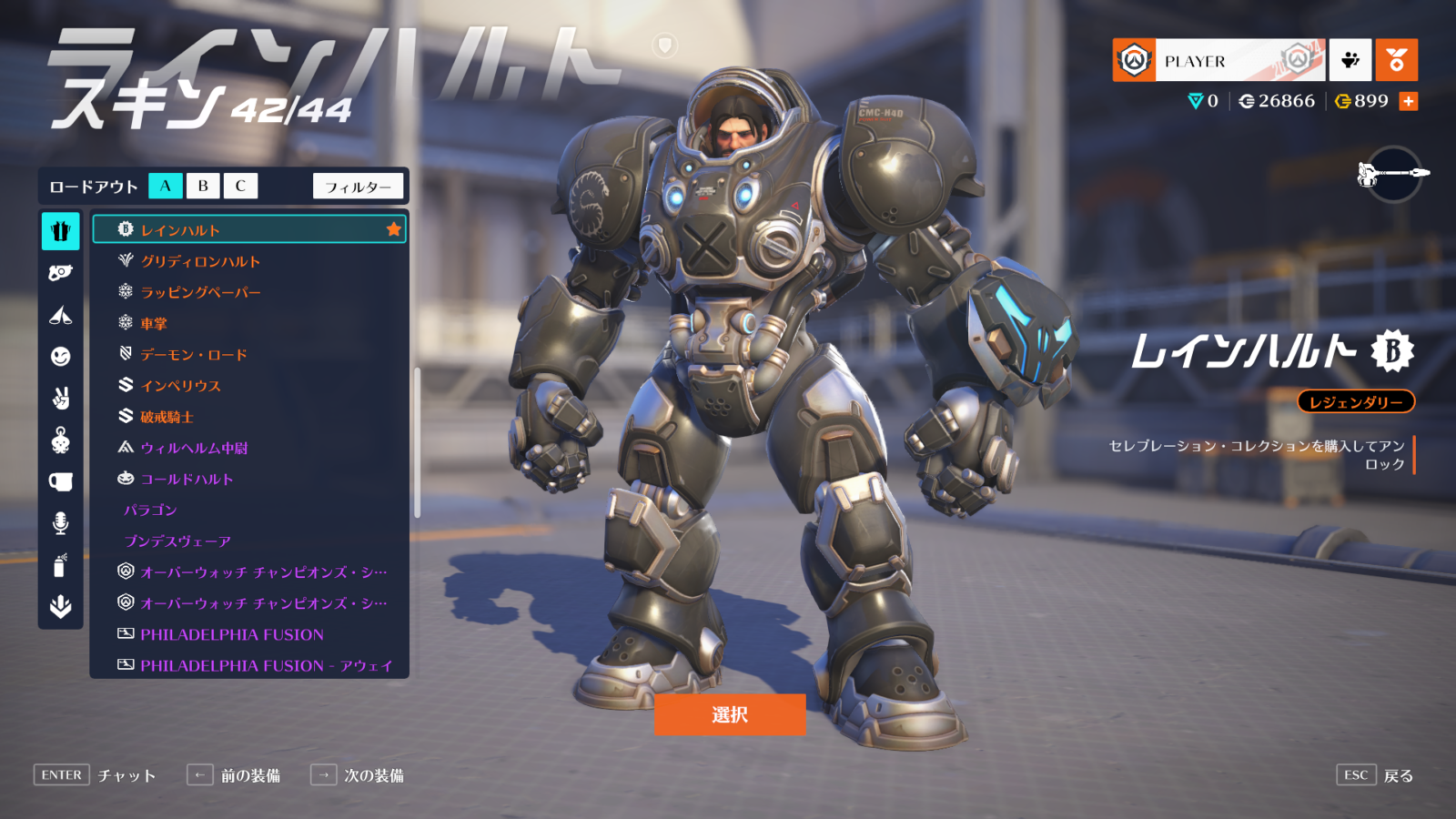Open the sprays spray-can icon
1456x819 pixels.
pos(59,564)
